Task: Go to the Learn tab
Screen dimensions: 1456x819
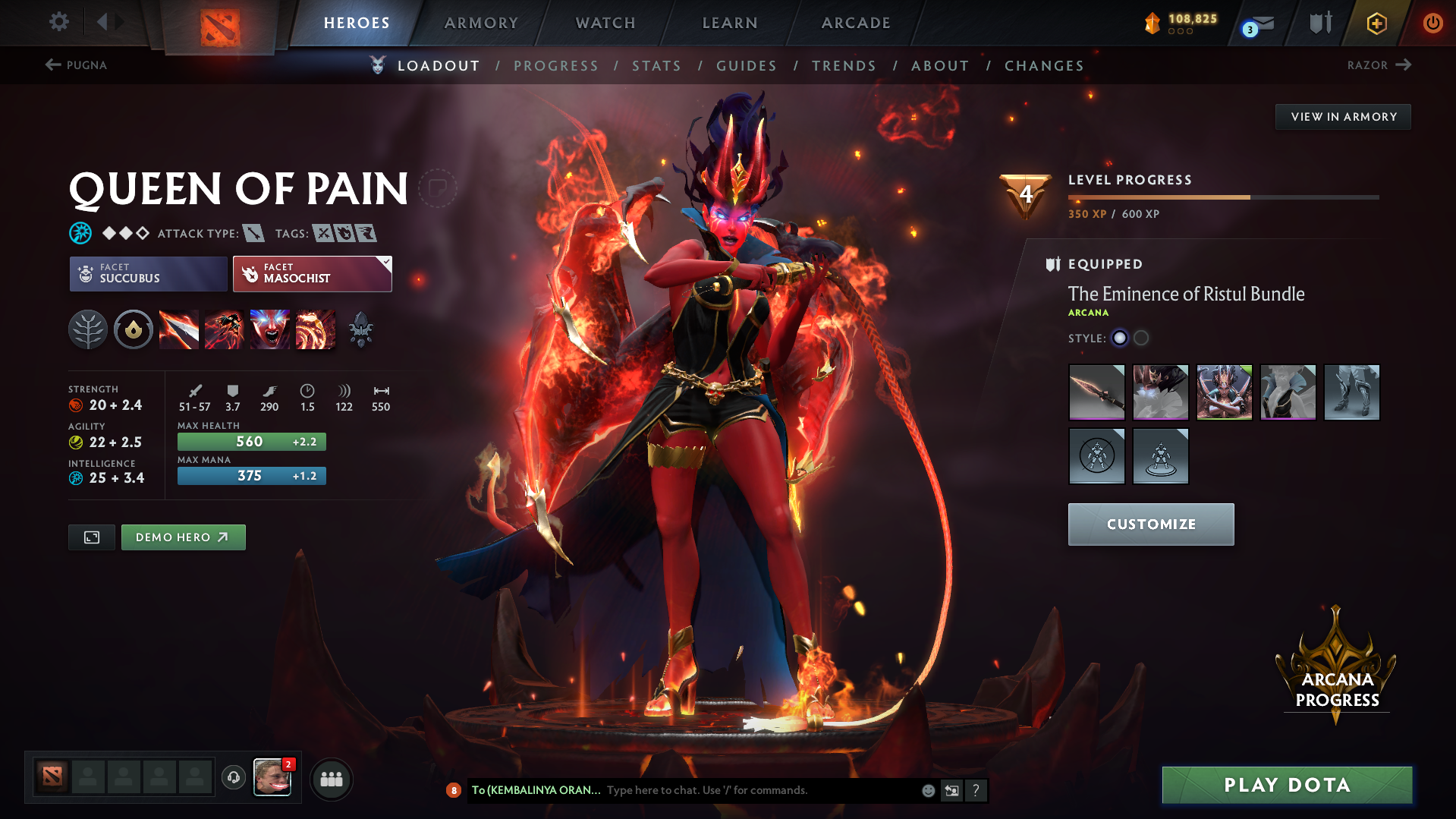Action: 730,23
